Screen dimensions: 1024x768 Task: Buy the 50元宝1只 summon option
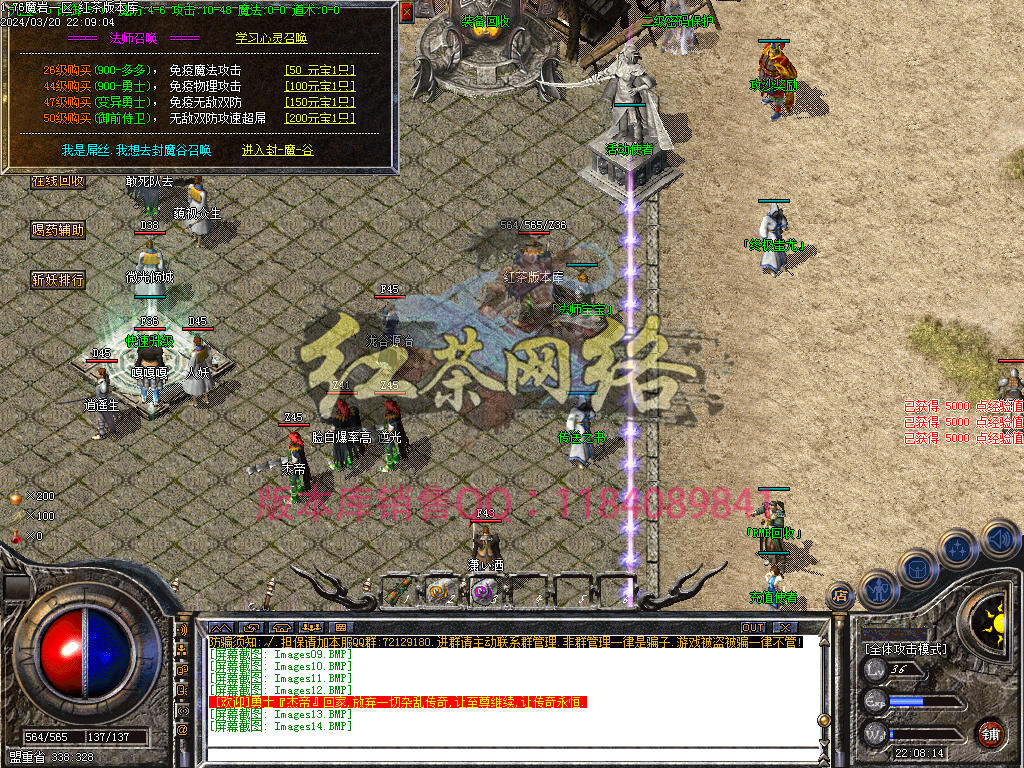[x=319, y=71]
